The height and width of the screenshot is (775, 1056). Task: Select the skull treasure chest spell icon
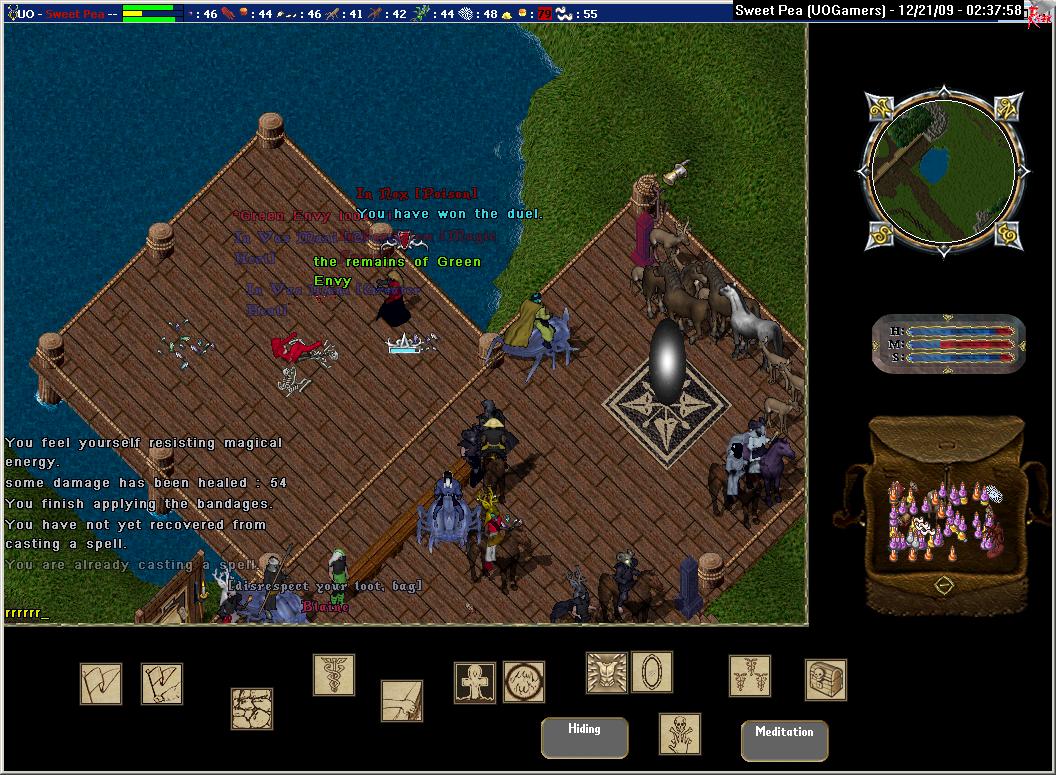[x=826, y=680]
